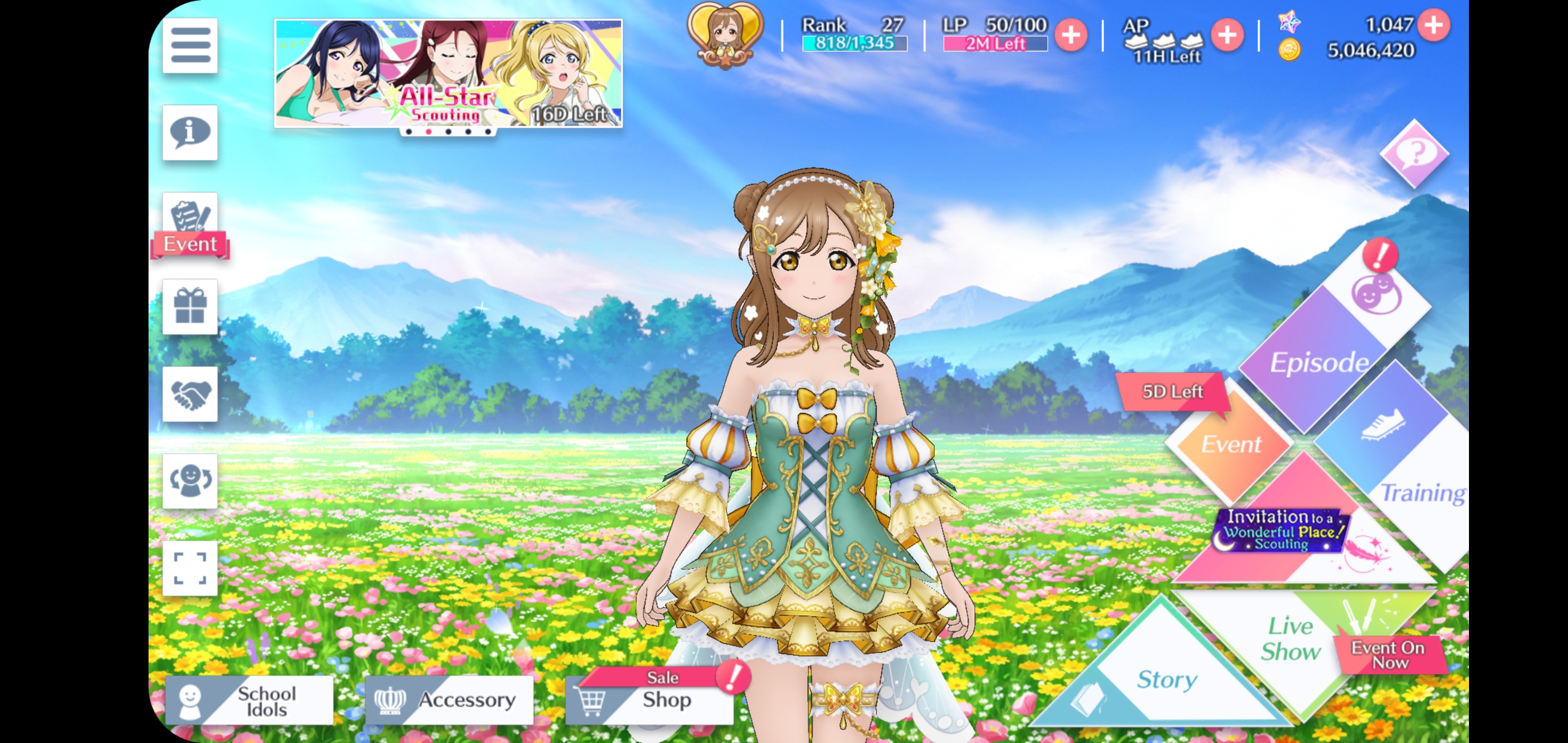Visit the Shop sale

(649, 700)
